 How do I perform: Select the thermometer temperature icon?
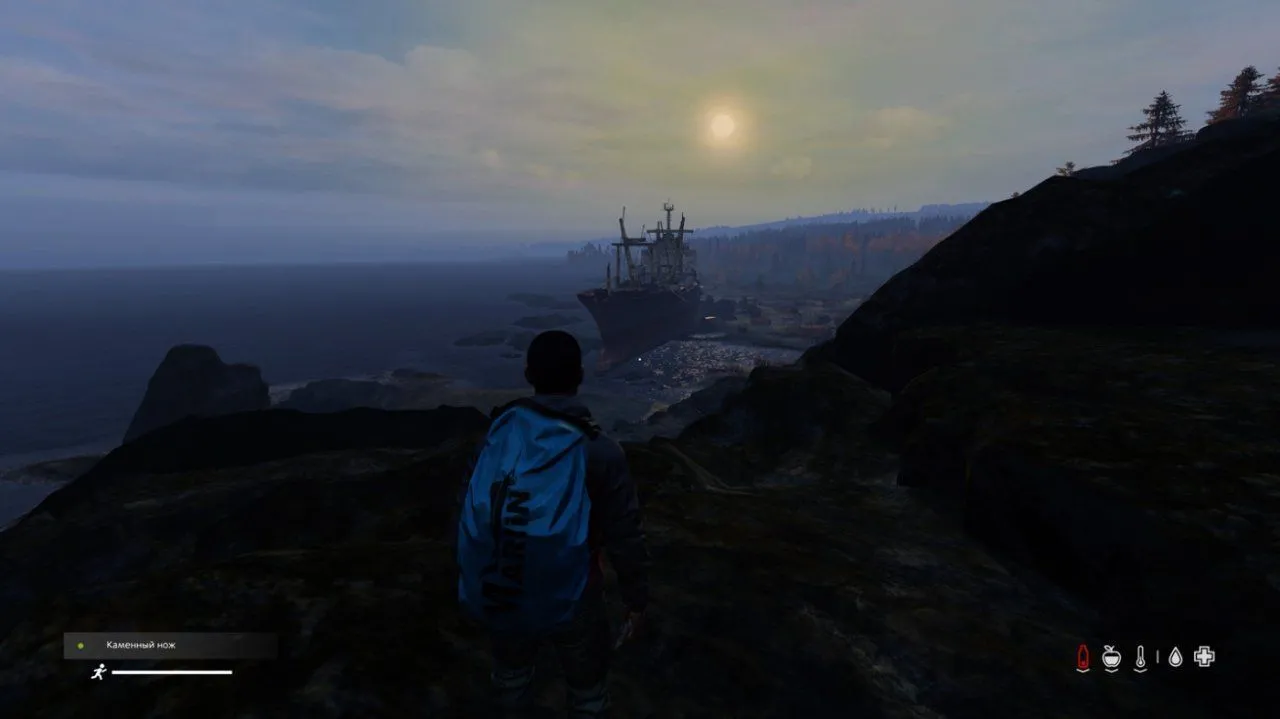1140,657
